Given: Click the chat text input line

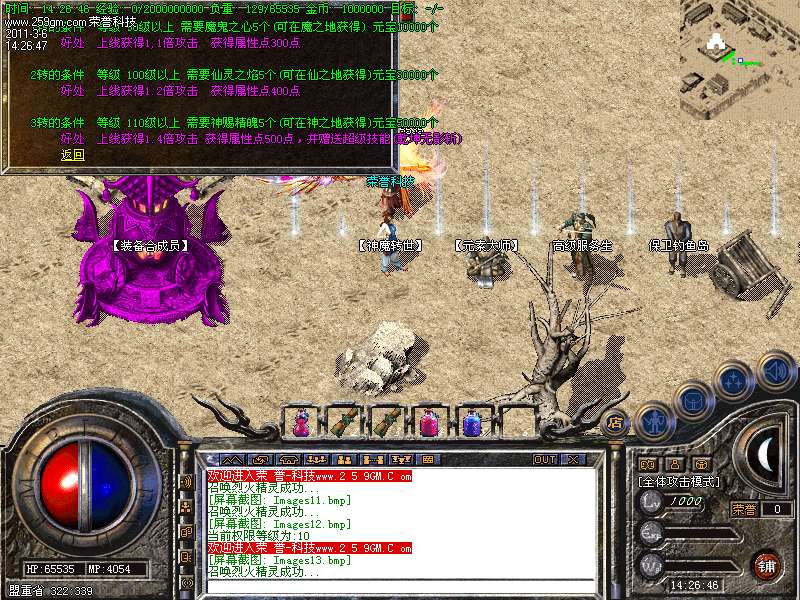Looking at the screenshot, I should point(400,587).
